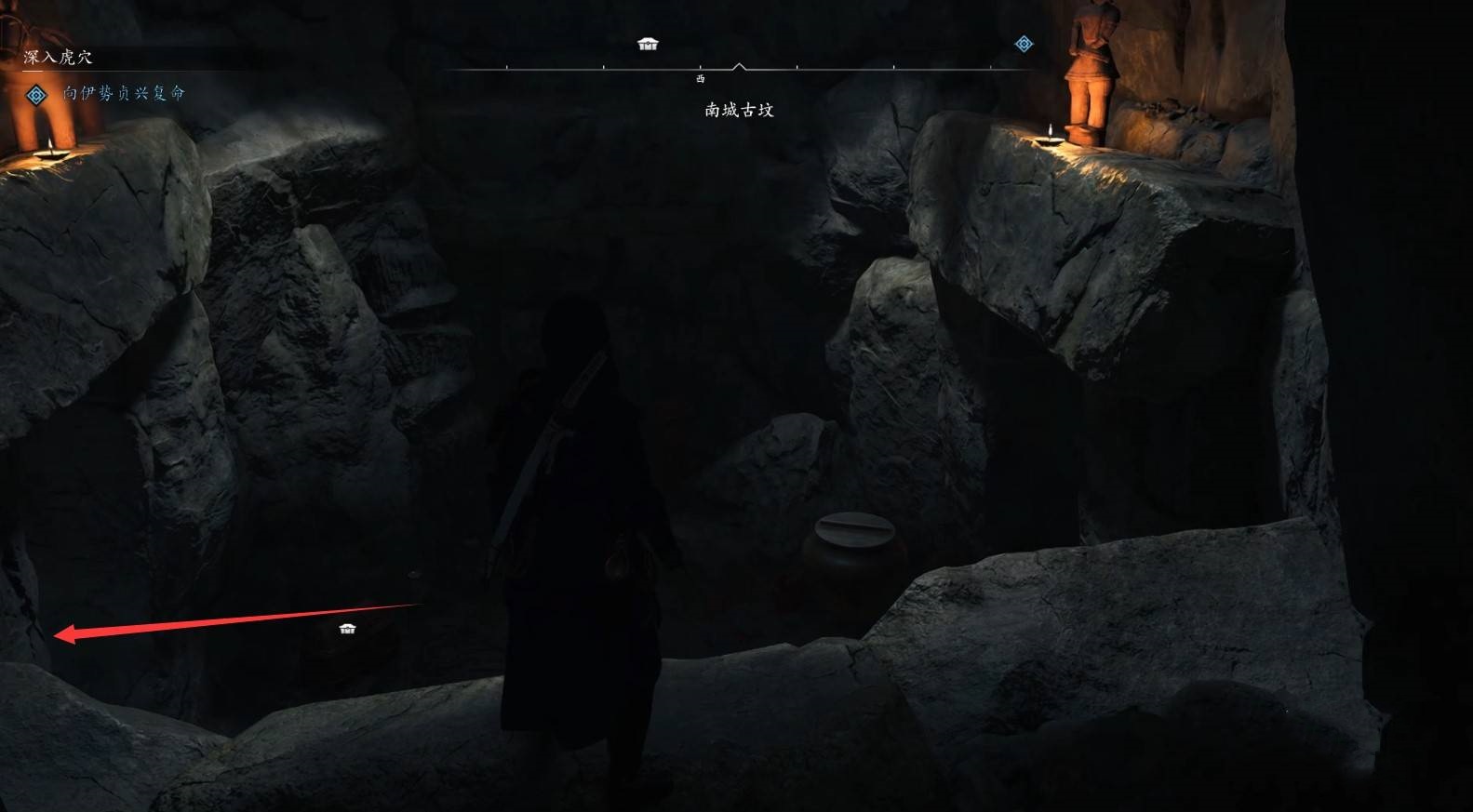Select the blue quest diamond on the compass
This screenshot has width=1473, height=812.
(x=1024, y=44)
